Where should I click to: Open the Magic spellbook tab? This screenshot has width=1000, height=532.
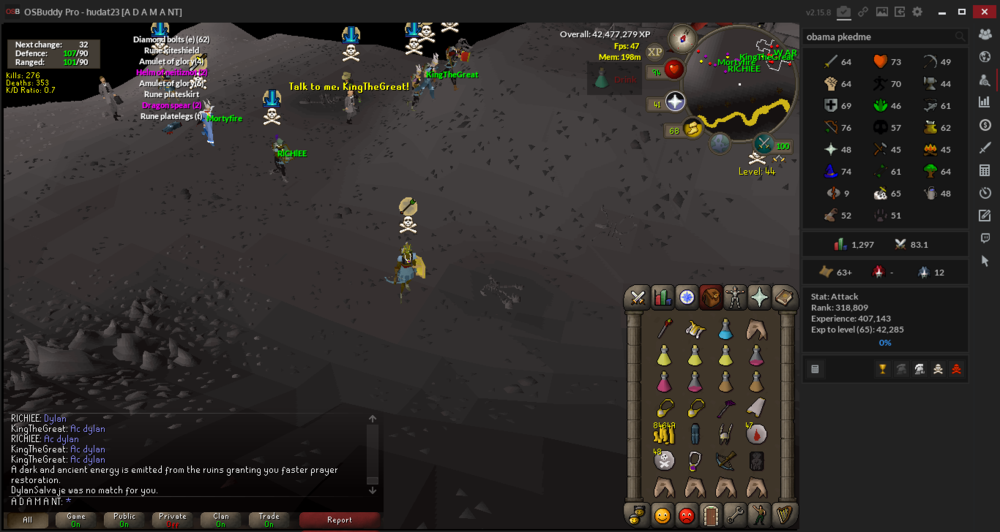point(784,297)
